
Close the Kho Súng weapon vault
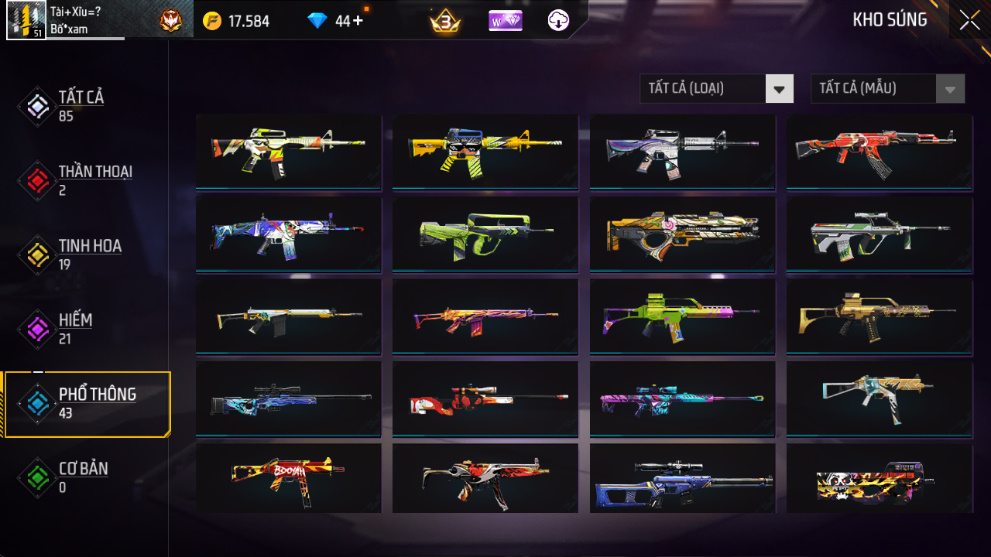[969, 20]
